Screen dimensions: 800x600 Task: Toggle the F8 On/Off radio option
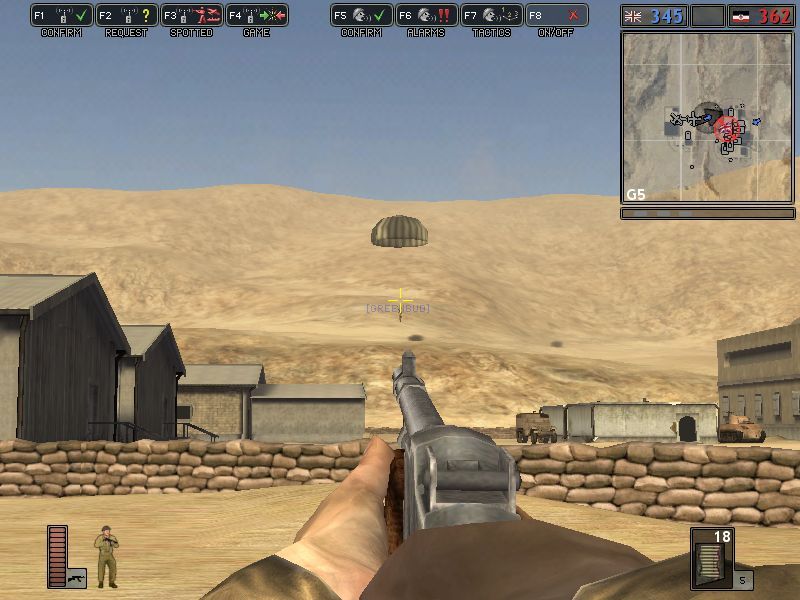pyautogui.click(x=557, y=16)
